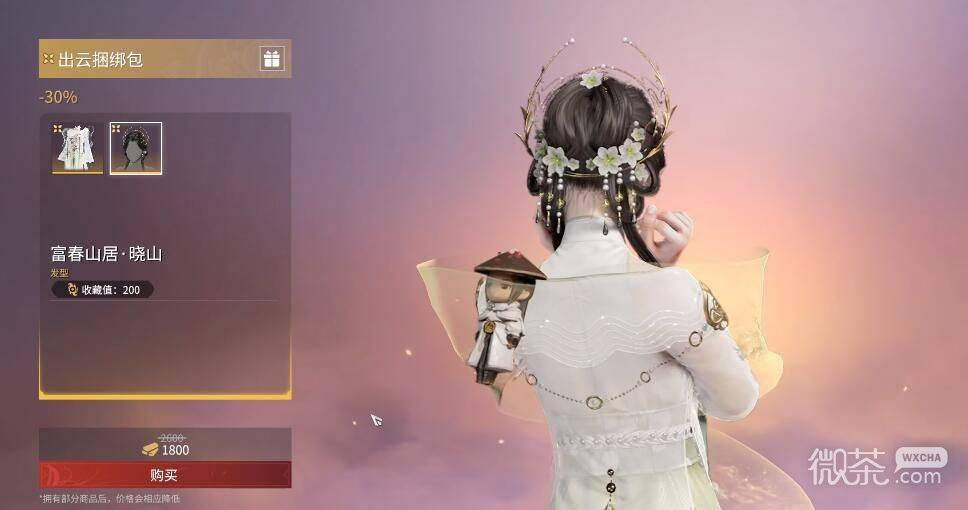Screen dimensions: 968x510
Task: Select the white outfit thumbnail
Action: [x=78, y=148]
